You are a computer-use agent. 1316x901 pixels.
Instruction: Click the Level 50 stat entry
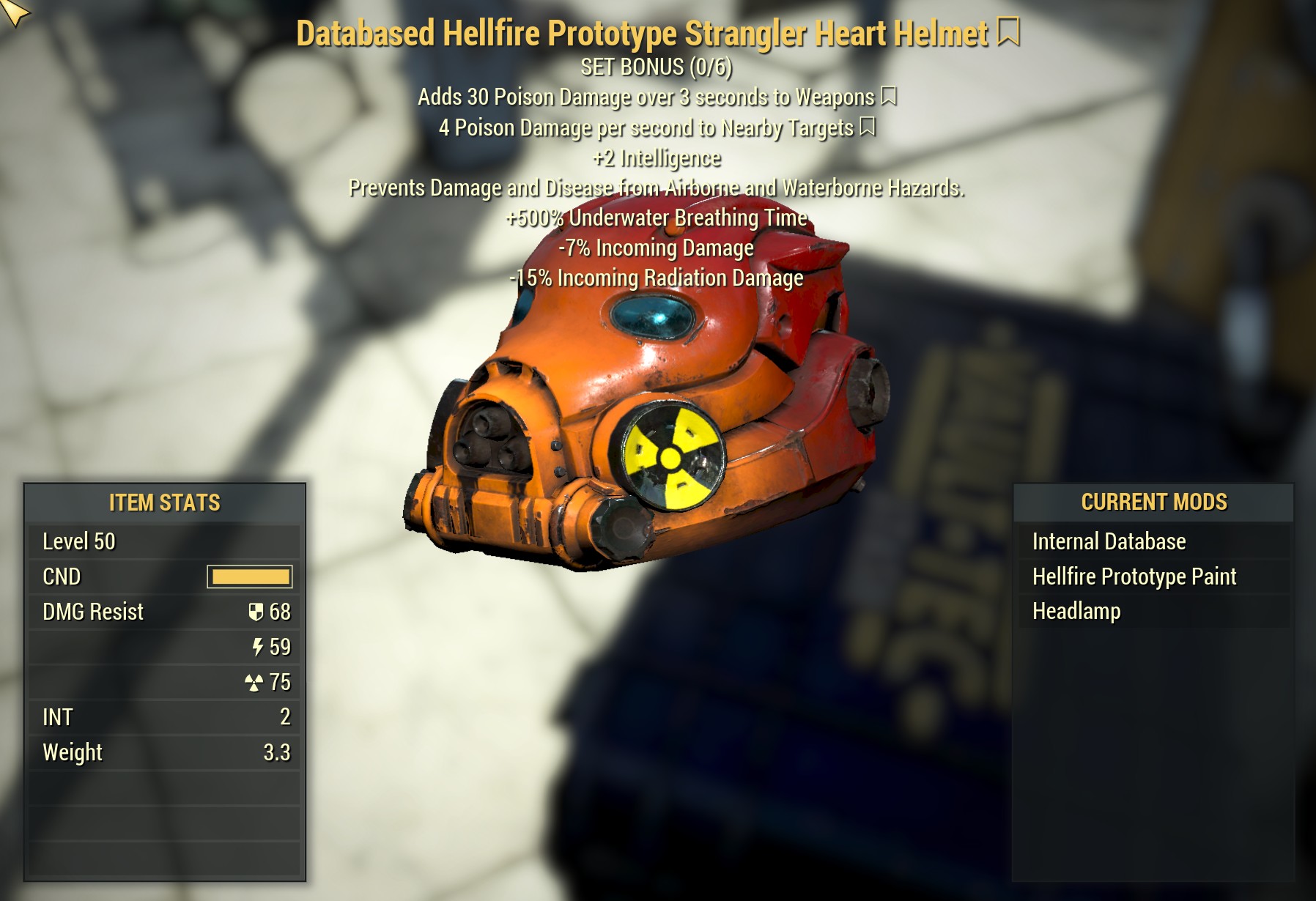(x=81, y=542)
